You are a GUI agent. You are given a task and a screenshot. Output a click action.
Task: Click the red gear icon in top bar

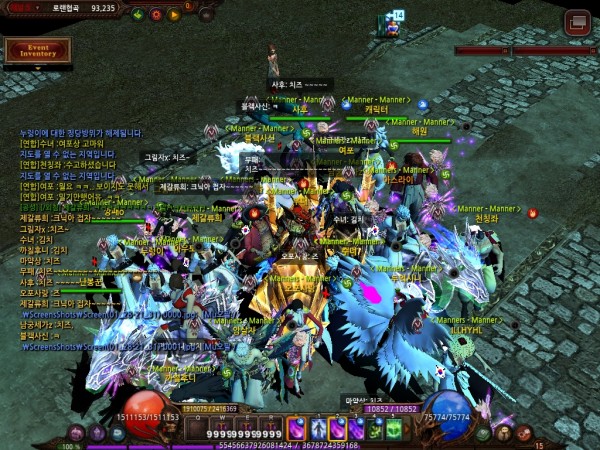(x=156, y=14)
